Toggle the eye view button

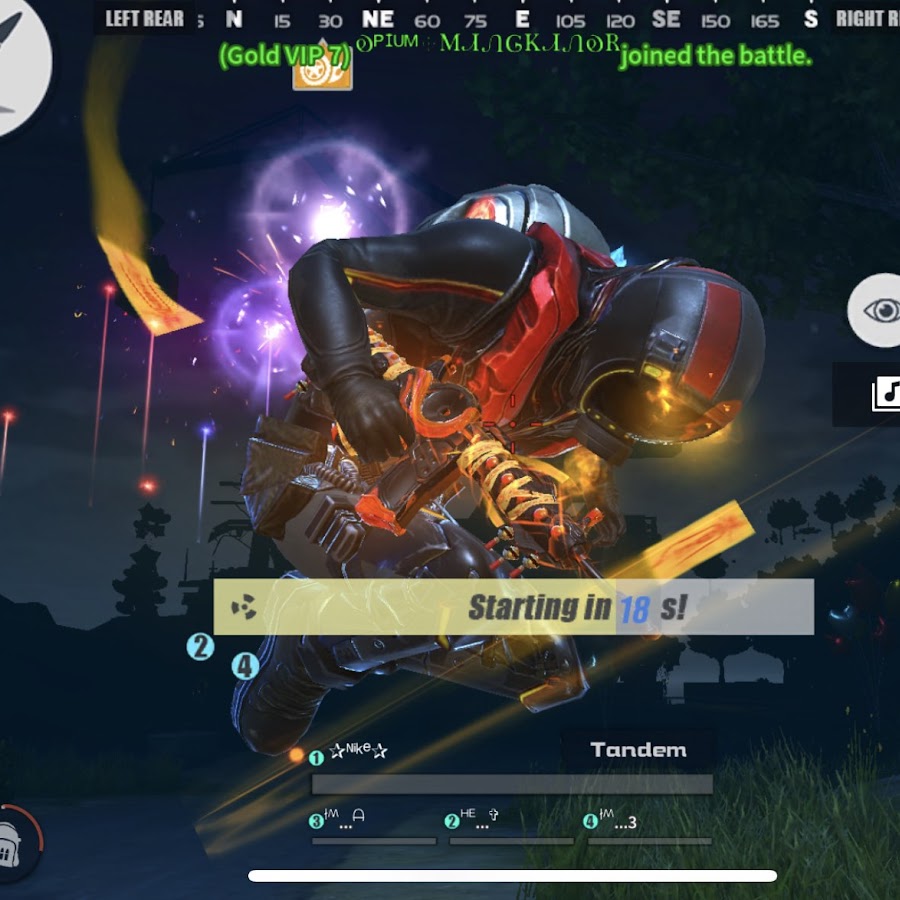point(880,310)
